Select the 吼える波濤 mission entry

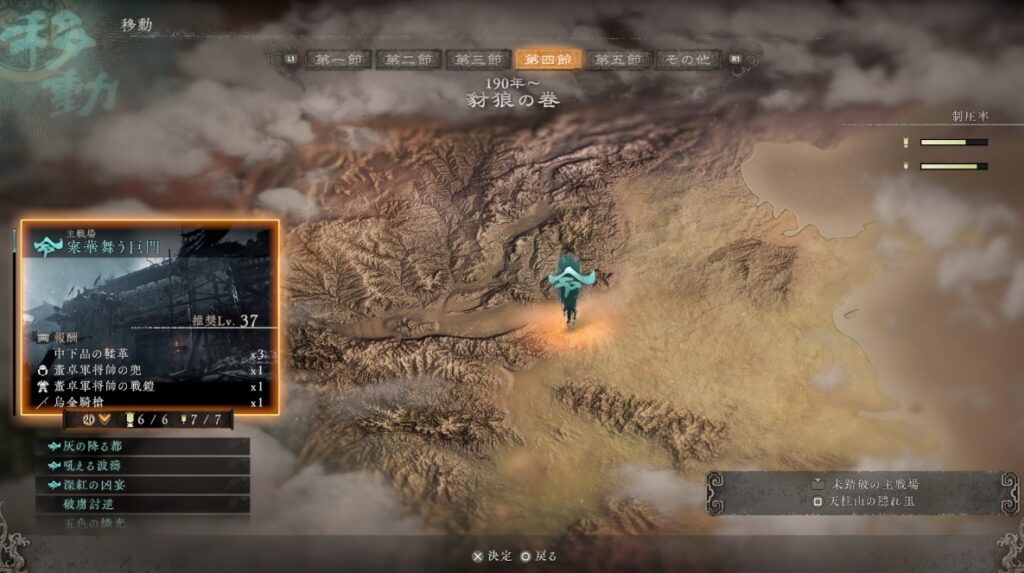[x=144, y=466]
